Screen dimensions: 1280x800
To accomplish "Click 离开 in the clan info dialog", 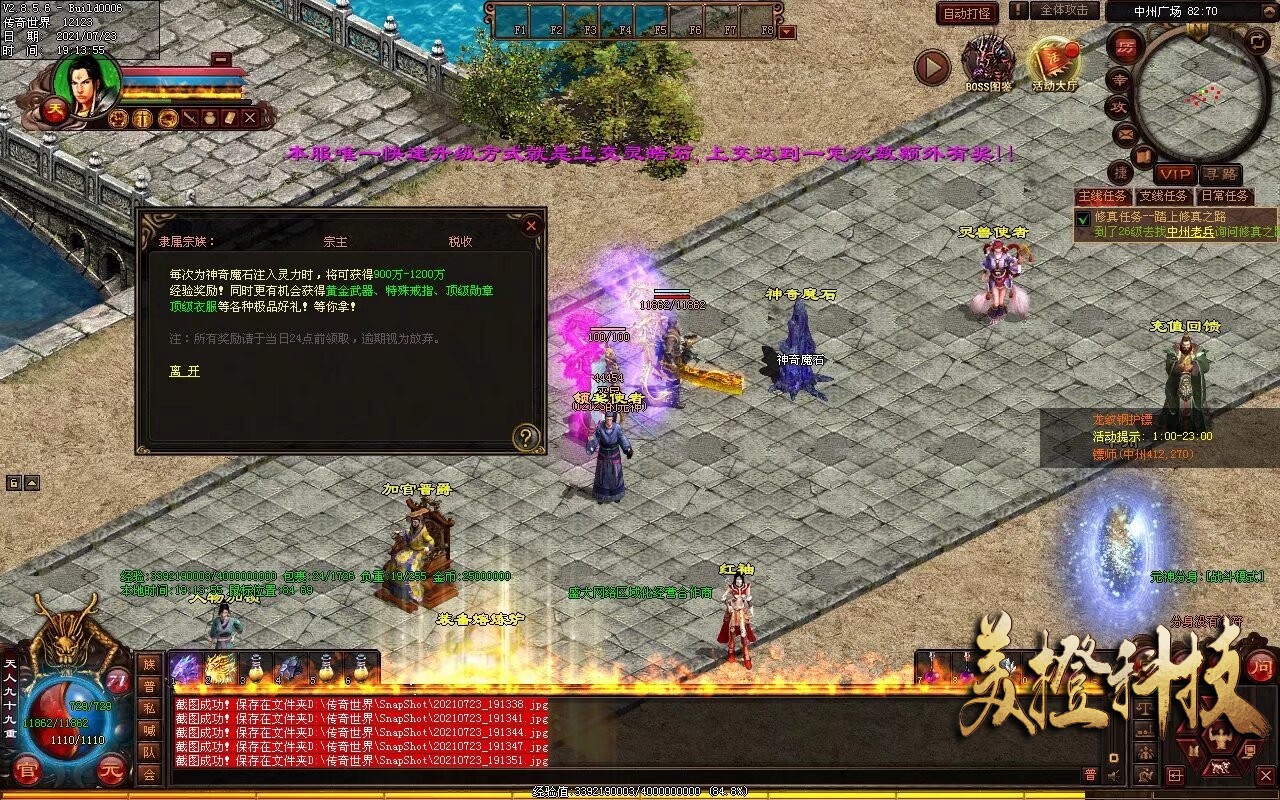I will pos(183,371).
